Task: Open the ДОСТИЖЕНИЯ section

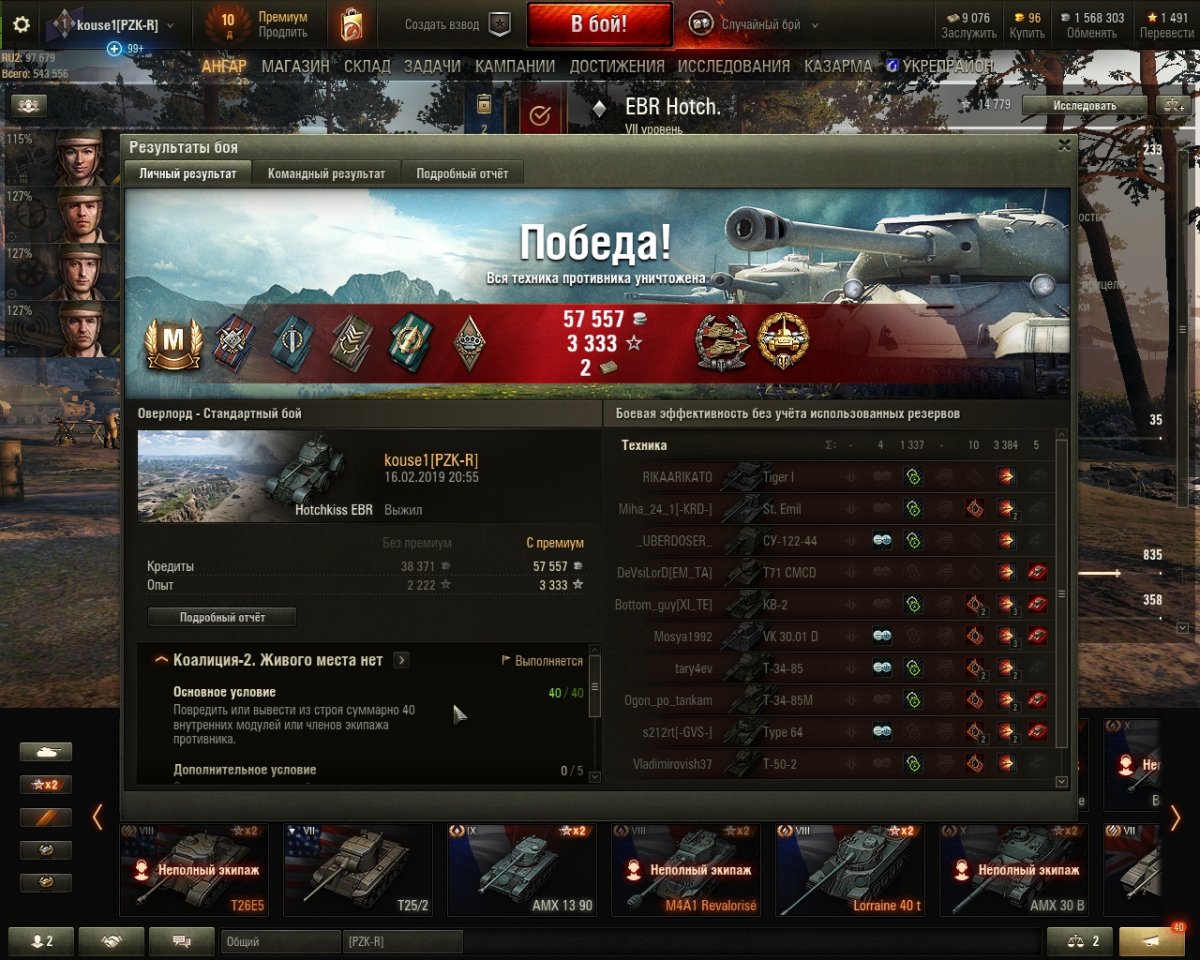Action: pos(617,66)
